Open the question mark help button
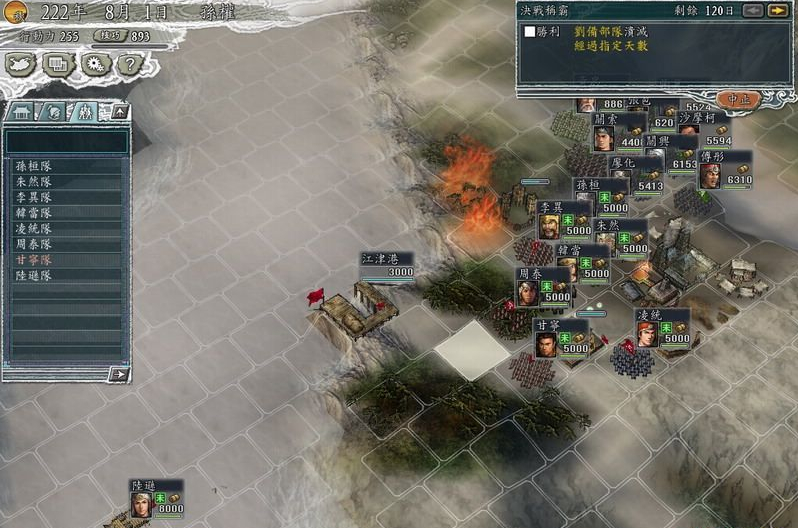The image size is (798, 528). [x=128, y=65]
